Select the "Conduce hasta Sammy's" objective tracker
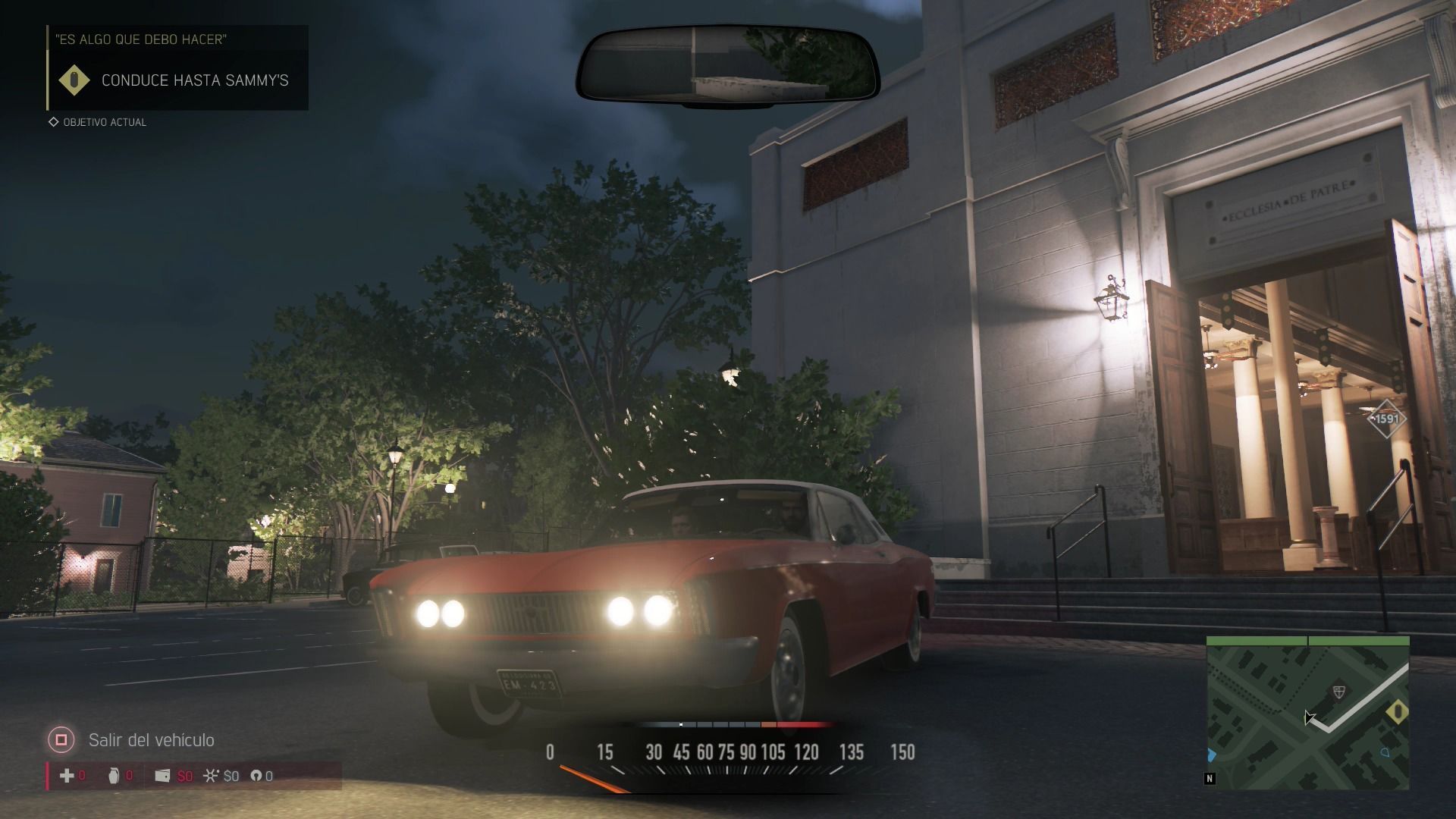This screenshot has width=1456, height=819. [178, 80]
